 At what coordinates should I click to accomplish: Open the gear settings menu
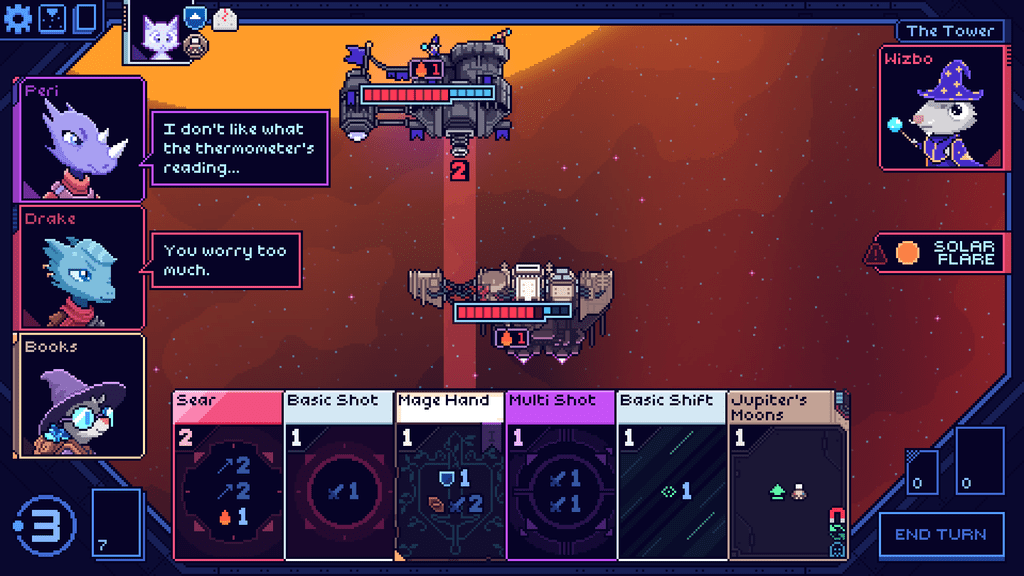(x=20, y=17)
